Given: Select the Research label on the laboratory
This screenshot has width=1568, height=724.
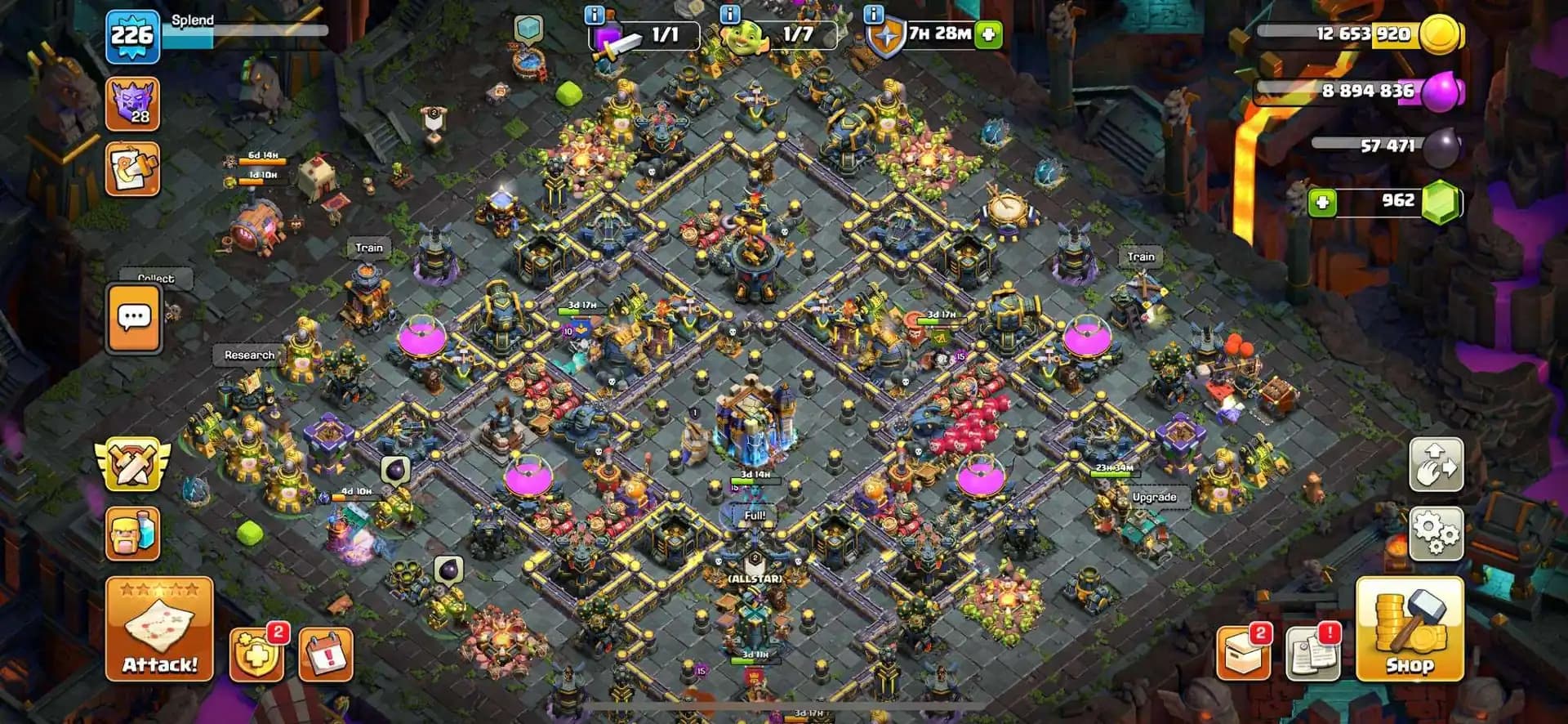Looking at the screenshot, I should (251, 355).
